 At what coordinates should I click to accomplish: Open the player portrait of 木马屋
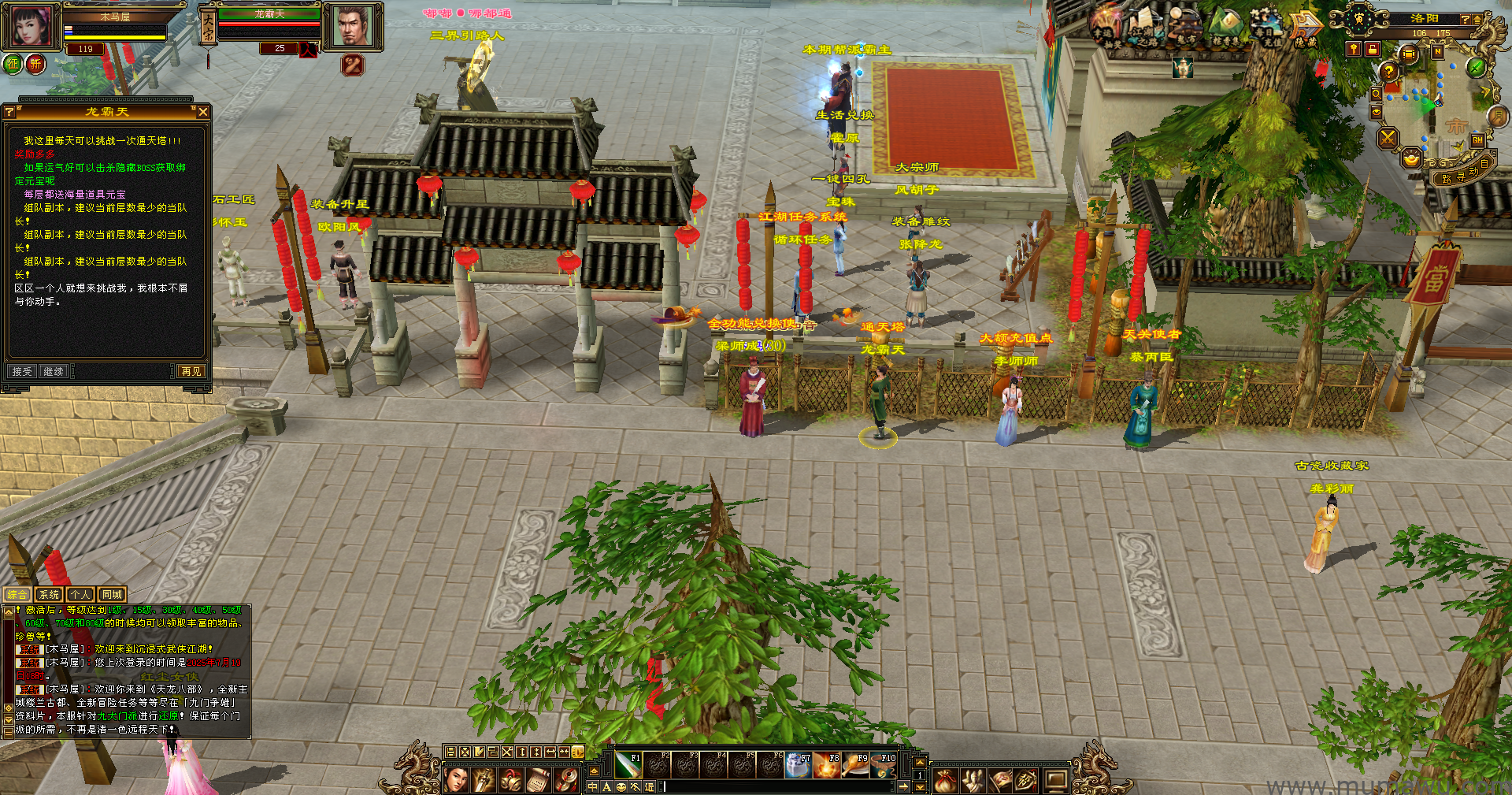31,26
